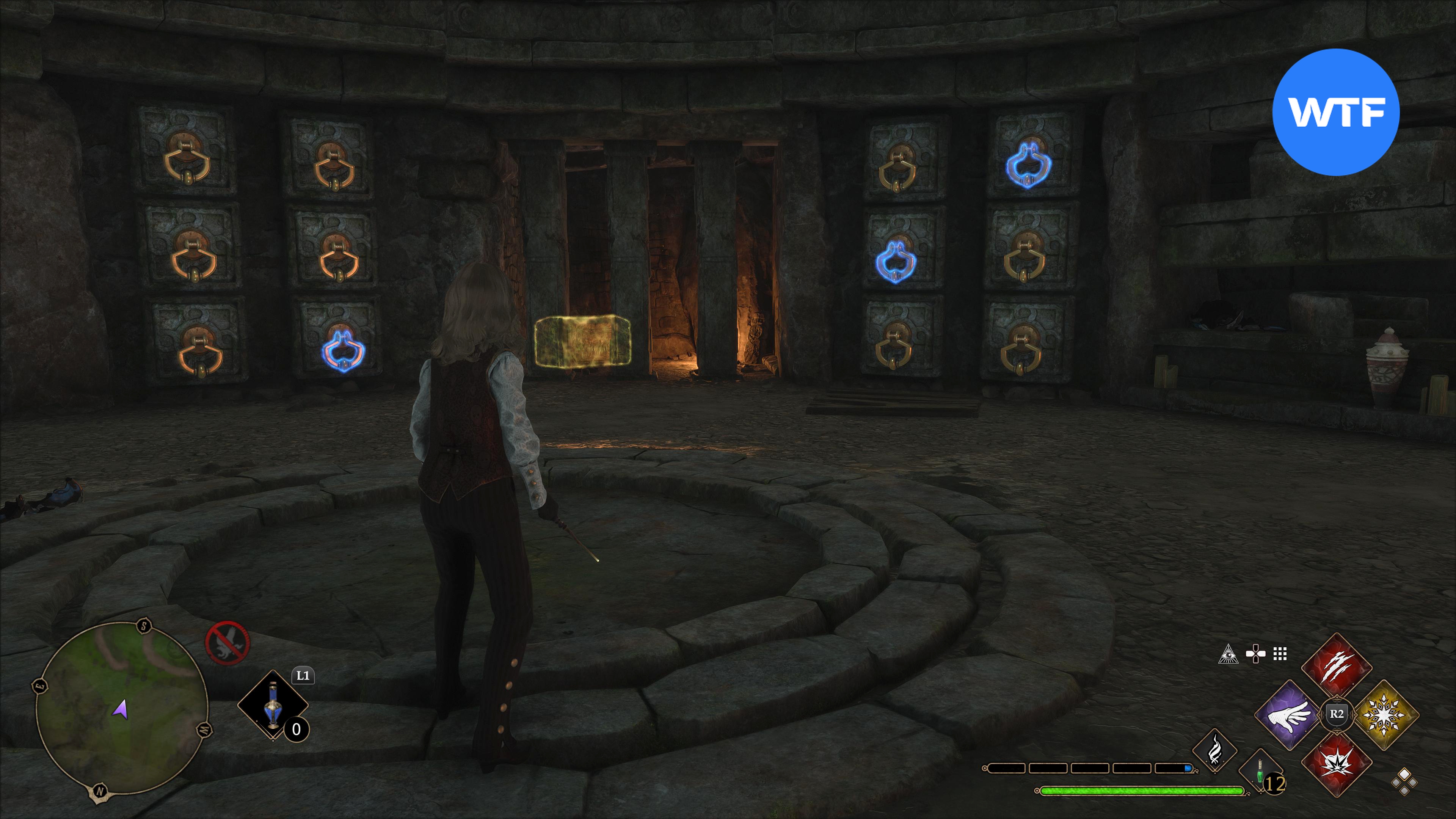Screen dimensions: 1456x819
Task: Click the no-flying mount restriction icon
Action: (x=227, y=643)
